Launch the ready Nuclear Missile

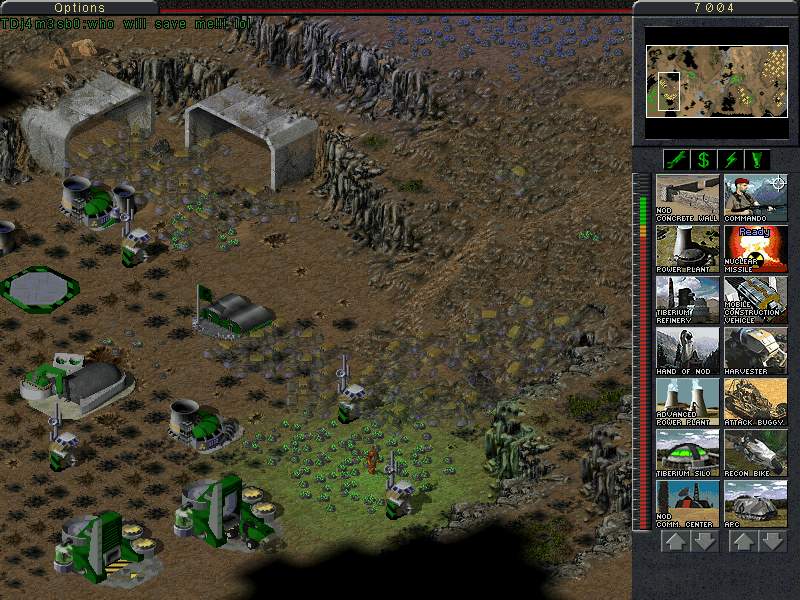(x=755, y=249)
